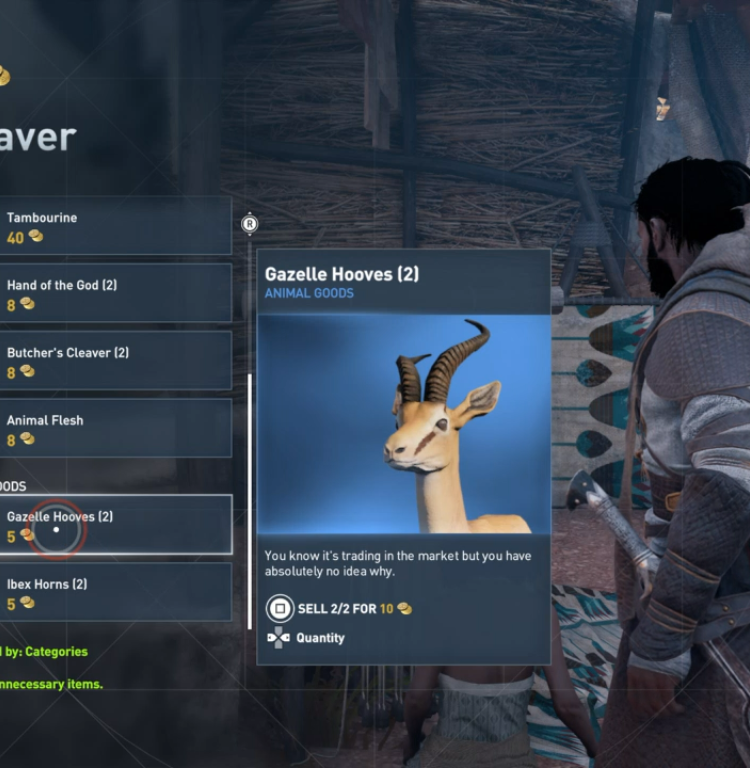
Task: Choose Hand of the God in the list
Action: [x=115, y=293]
